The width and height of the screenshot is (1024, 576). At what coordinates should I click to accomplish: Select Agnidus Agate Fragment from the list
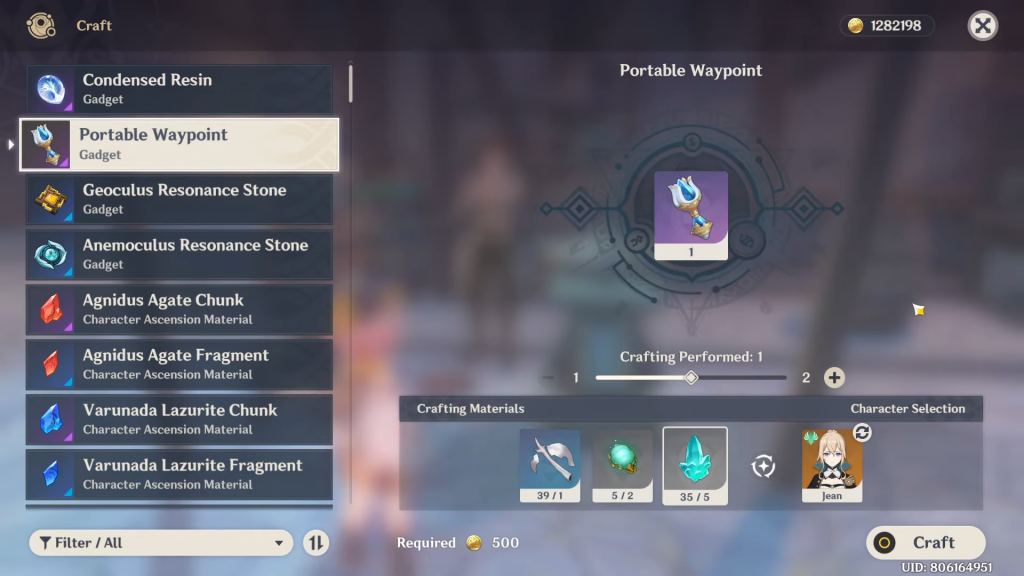click(179, 364)
